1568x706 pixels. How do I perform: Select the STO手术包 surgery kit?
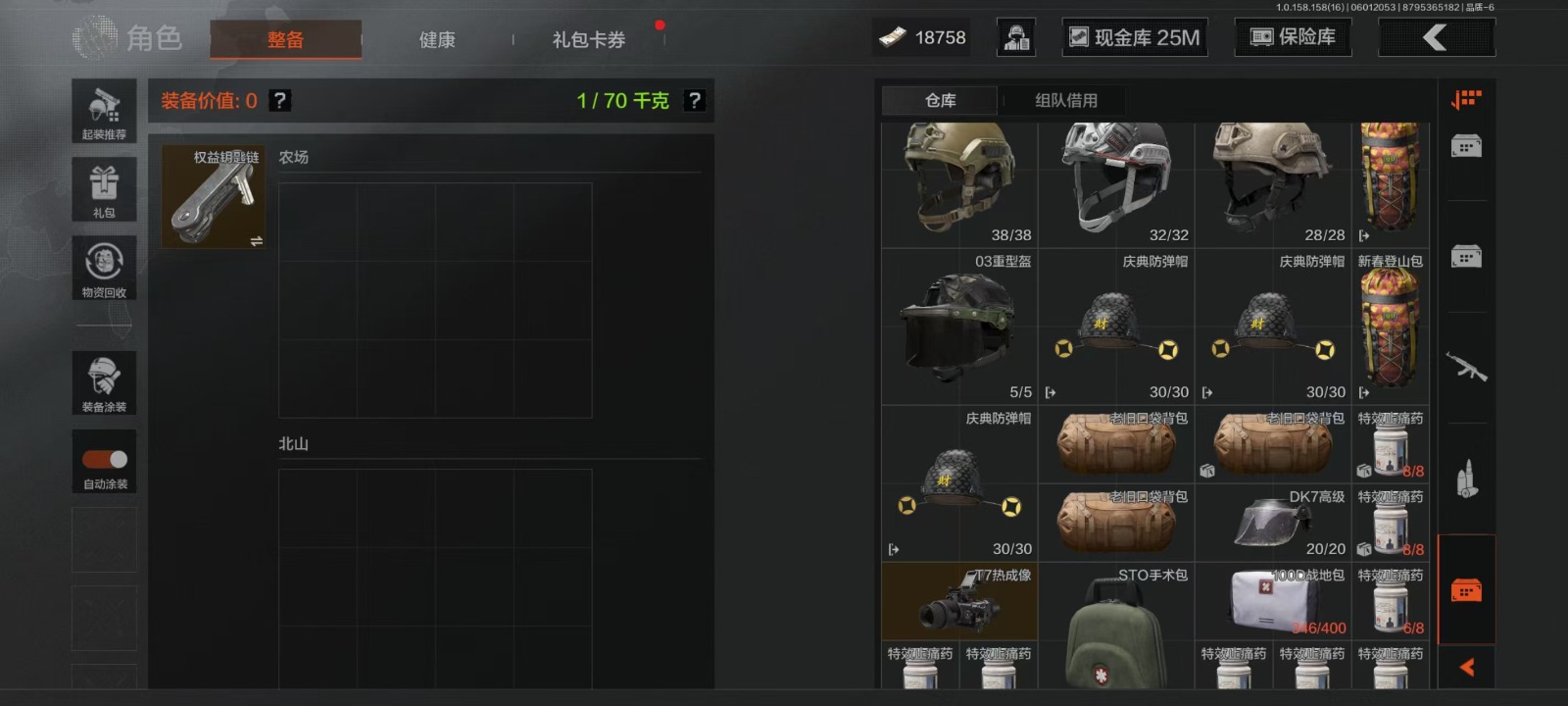coord(1116,628)
